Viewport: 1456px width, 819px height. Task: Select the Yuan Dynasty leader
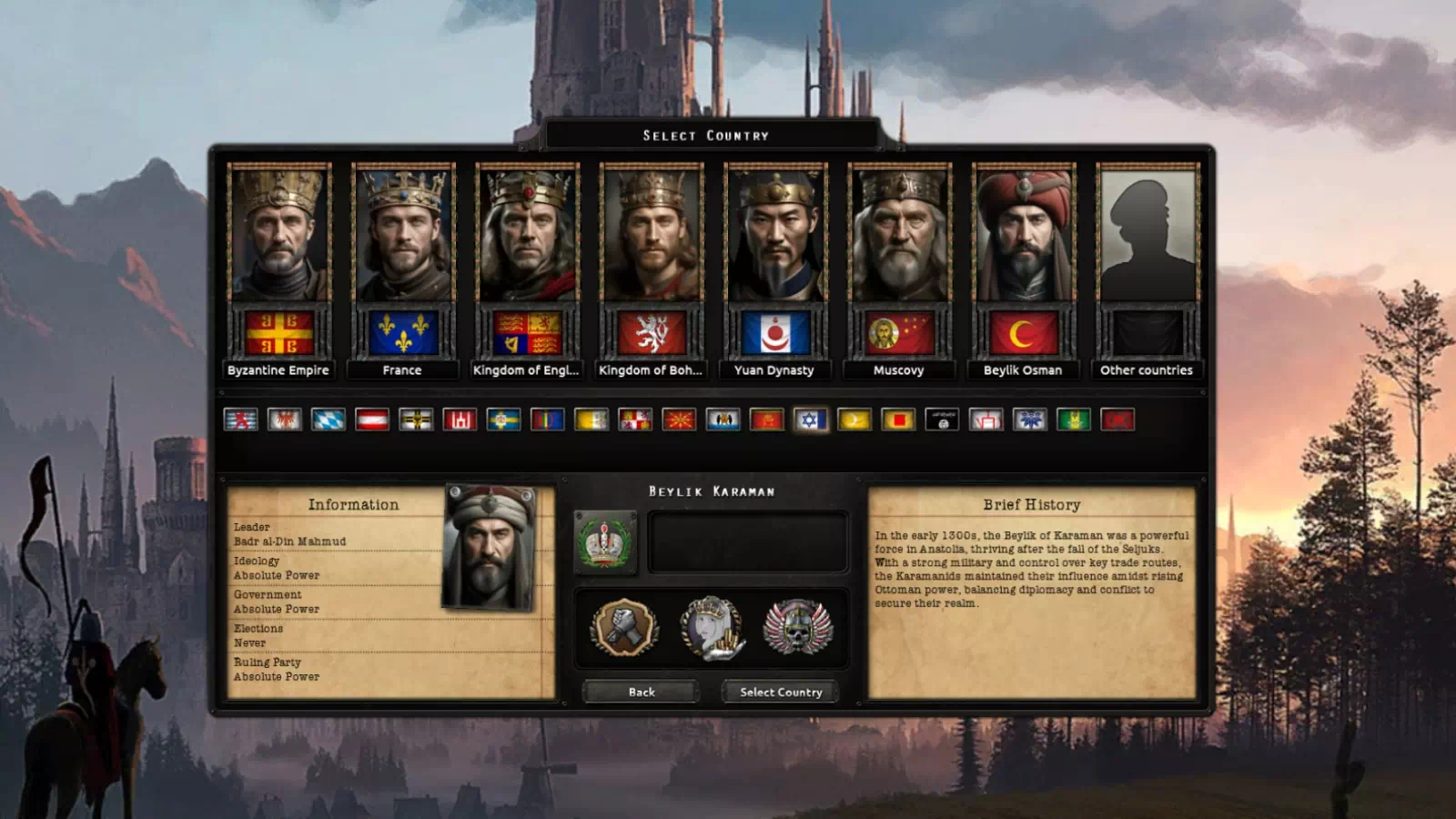pyautogui.click(x=774, y=235)
